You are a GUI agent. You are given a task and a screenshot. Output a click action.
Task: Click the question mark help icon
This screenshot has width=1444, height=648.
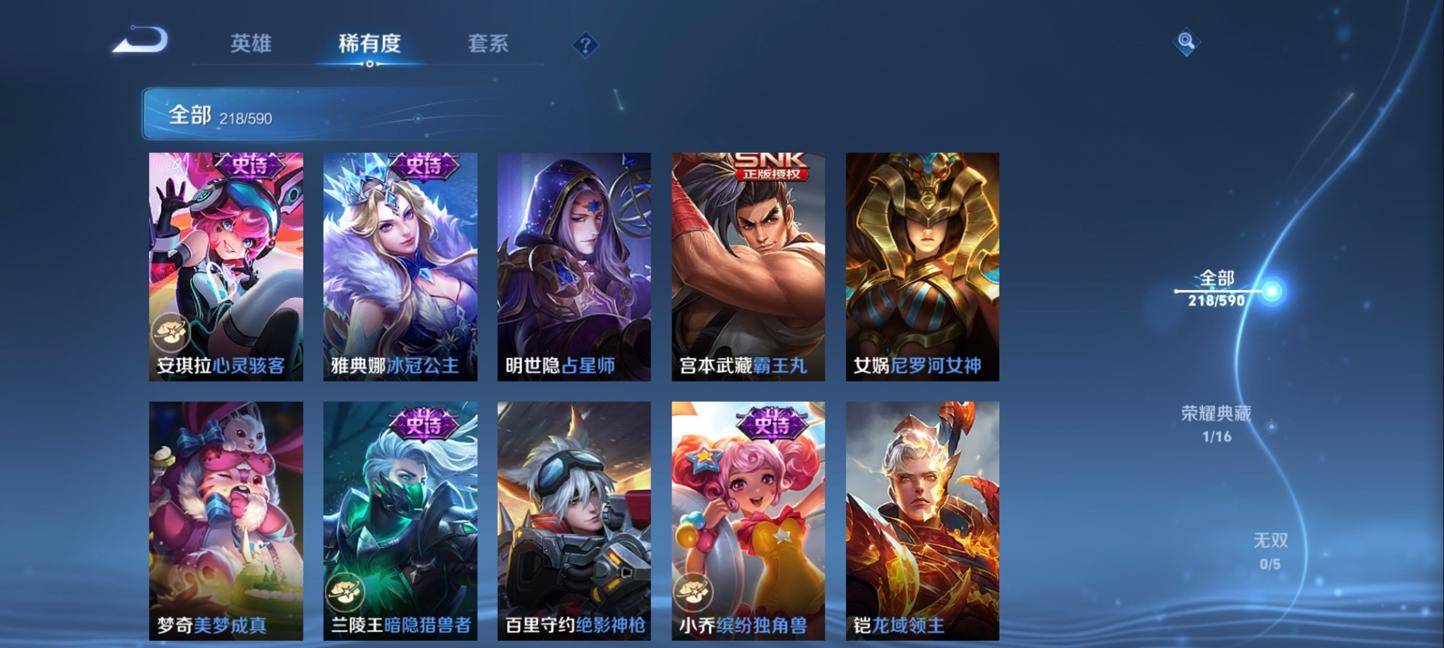[586, 45]
